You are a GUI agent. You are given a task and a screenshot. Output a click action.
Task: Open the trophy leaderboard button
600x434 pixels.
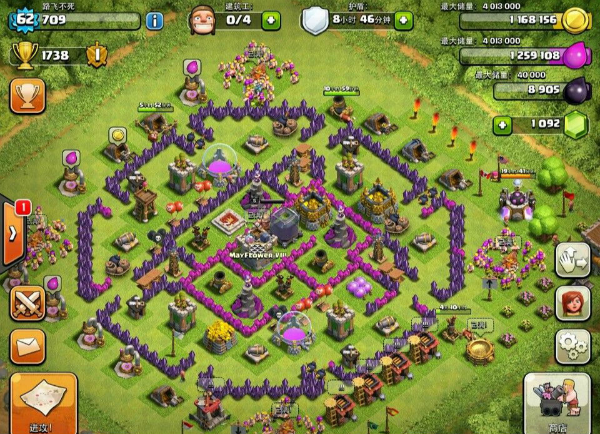tap(25, 96)
